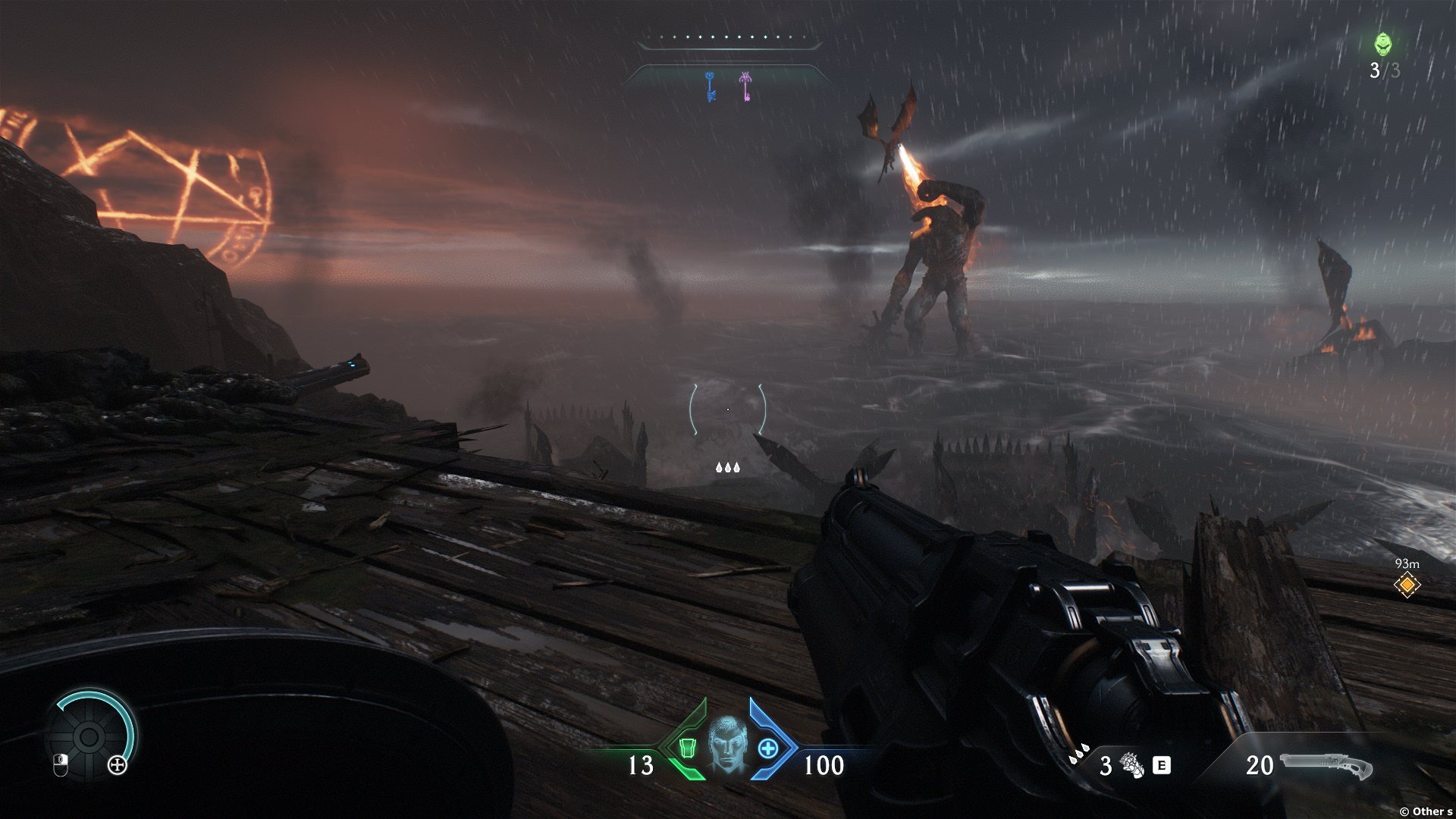Select the Slayer face portrait
This screenshot has height=819, width=1456.
pyautogui.click(x=728, y=745)
